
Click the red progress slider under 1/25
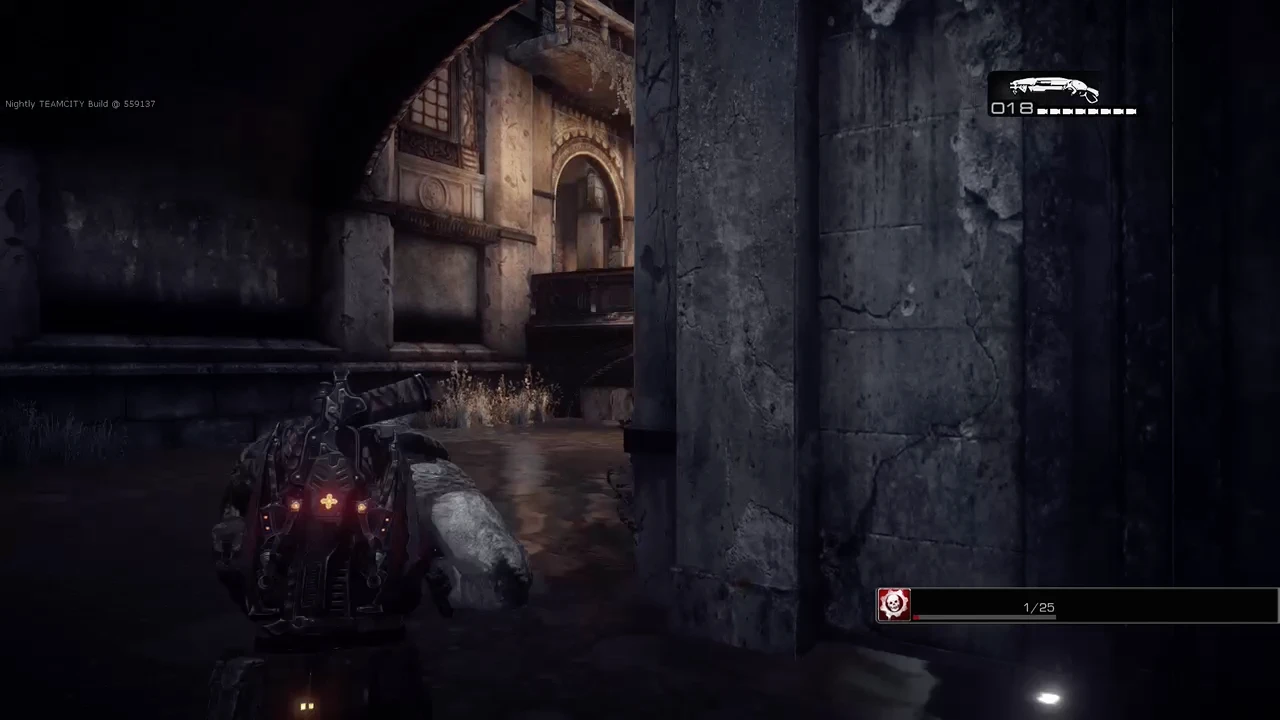915,617
